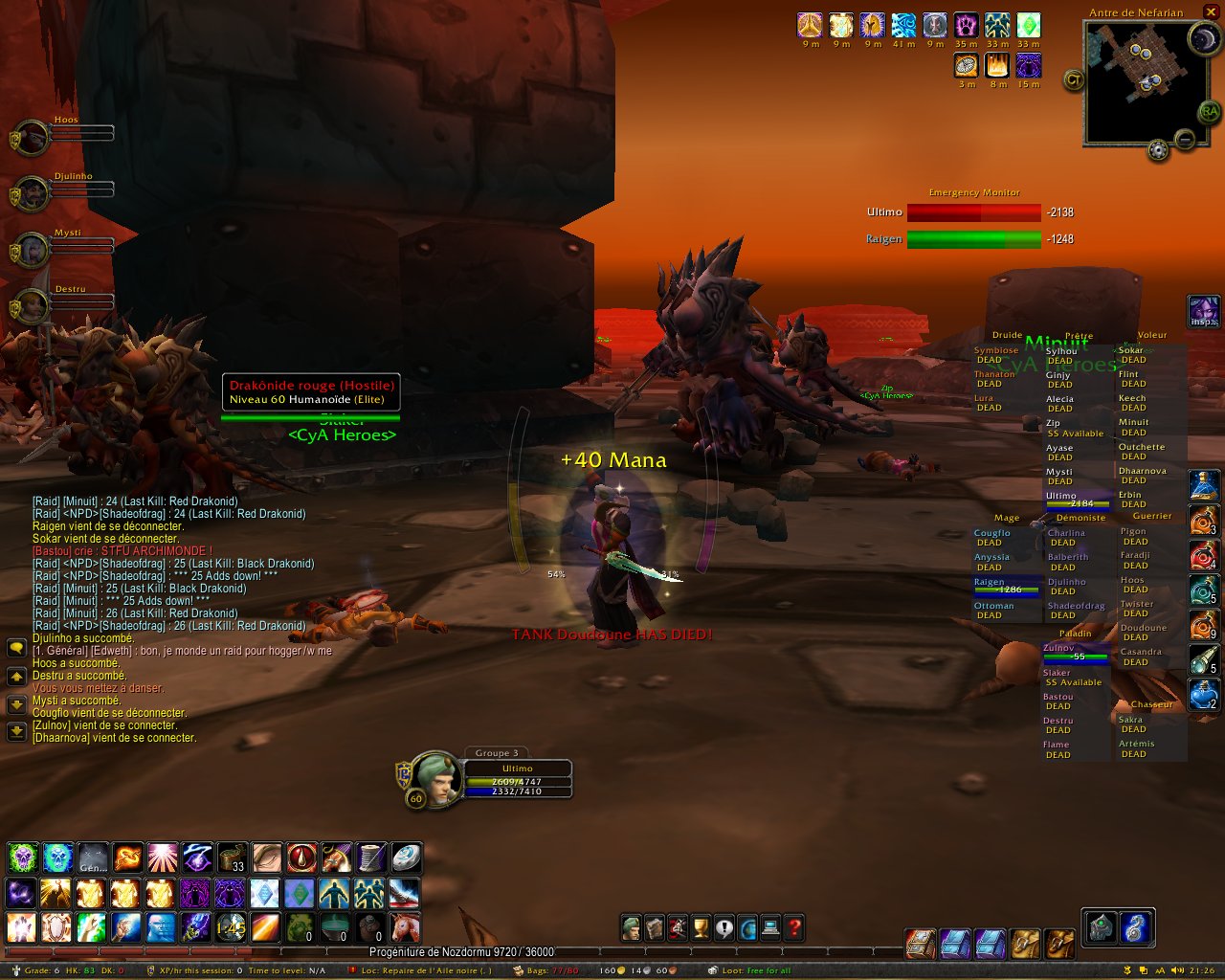
Task: Click the RA raid assist minimap button
Action: (x=1210, y=113)
